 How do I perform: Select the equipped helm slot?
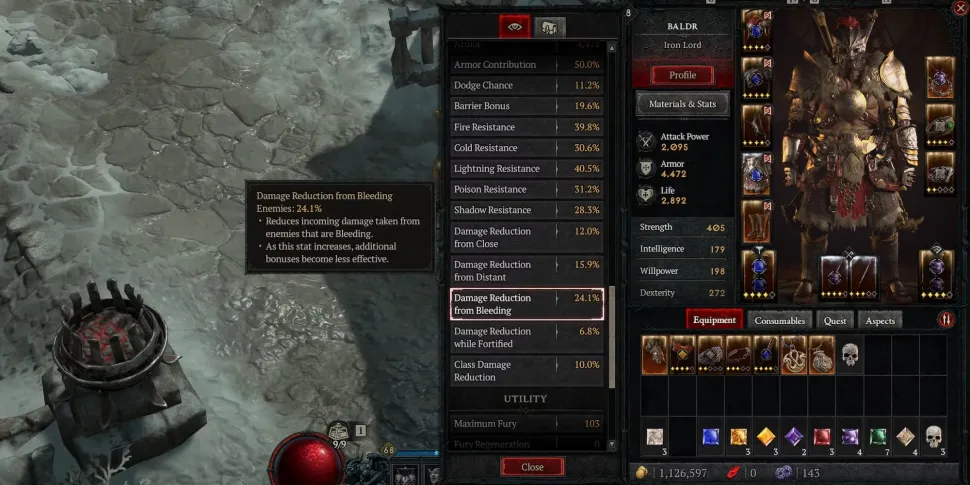[x=756, y=30]
